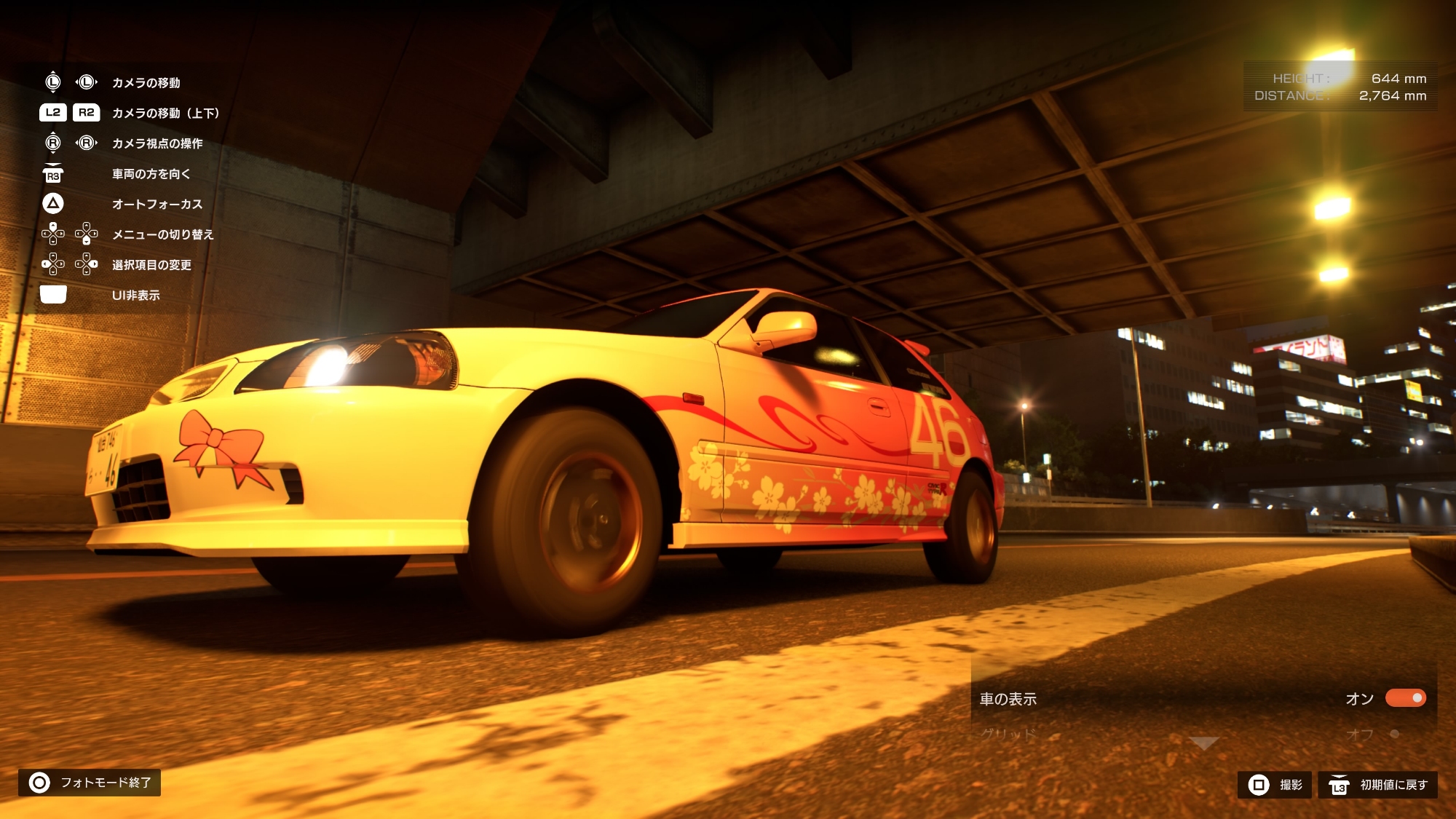The height and width of the screenshot is (819, 1456).
Task: Click the down arrow below the menu
Action: click(x=1203, y=743)
